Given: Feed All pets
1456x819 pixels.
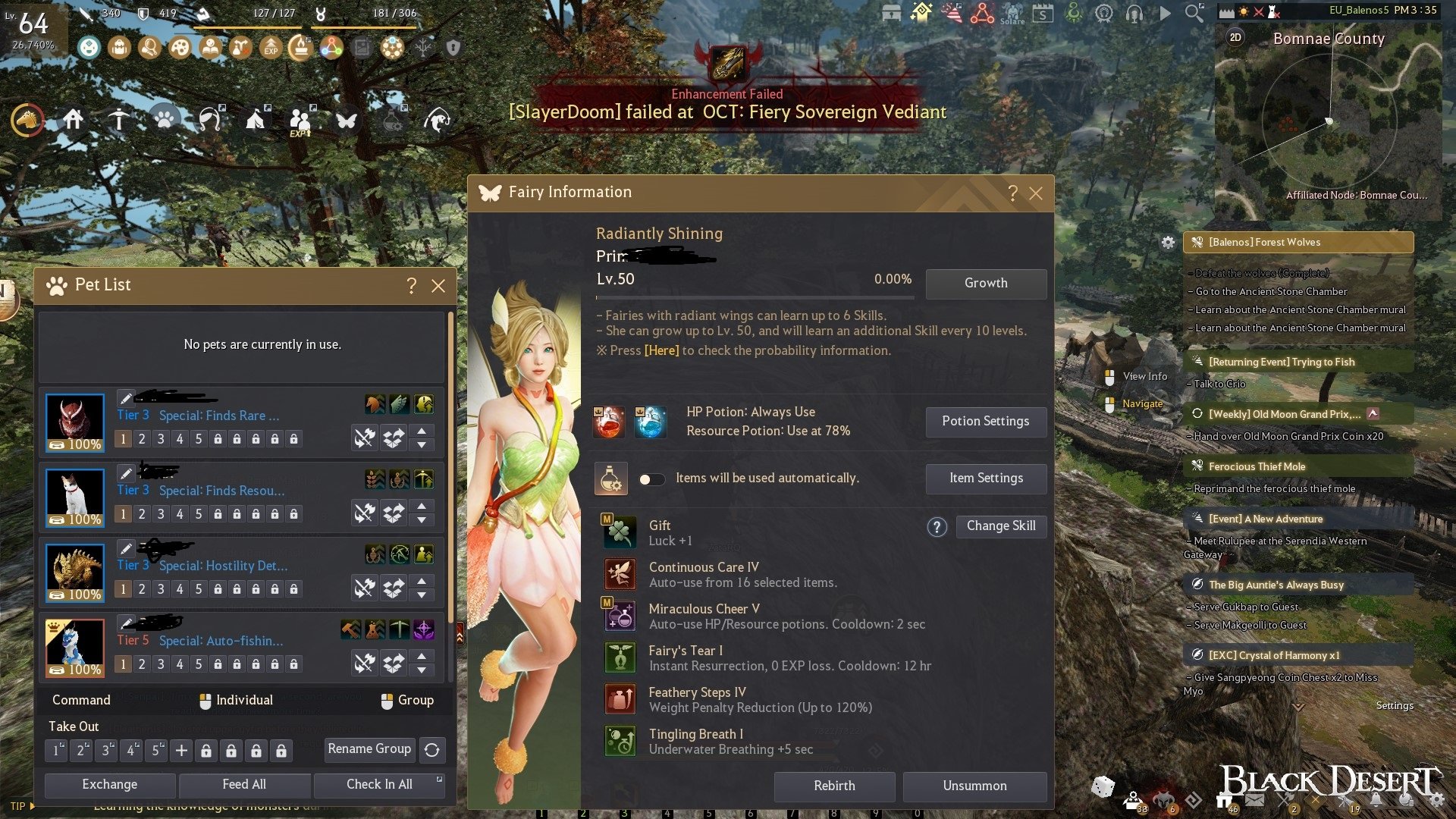Looking at the screenshot, I should 244,785.
